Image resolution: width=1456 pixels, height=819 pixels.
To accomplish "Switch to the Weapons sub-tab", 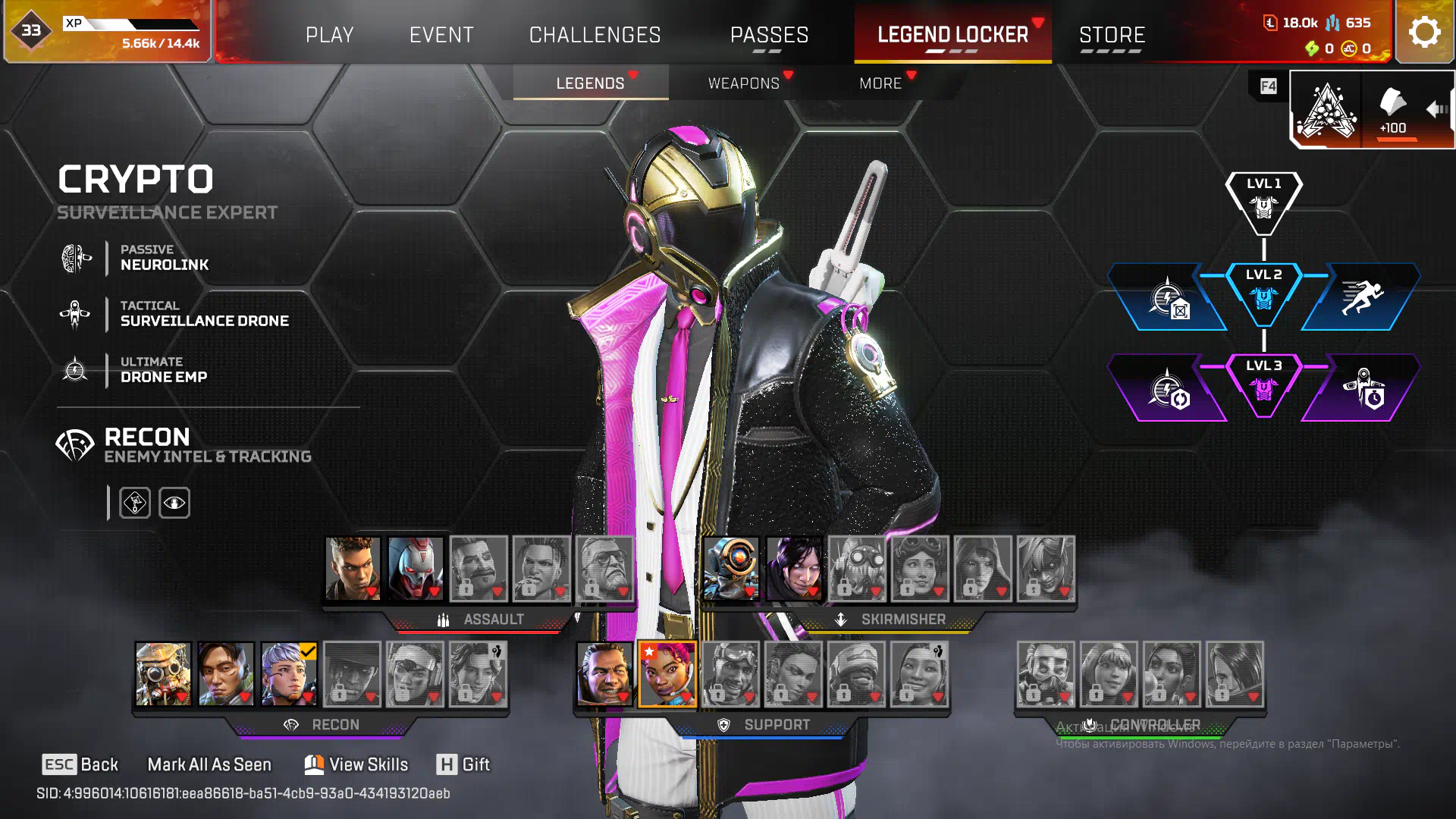I will [743, 83].
